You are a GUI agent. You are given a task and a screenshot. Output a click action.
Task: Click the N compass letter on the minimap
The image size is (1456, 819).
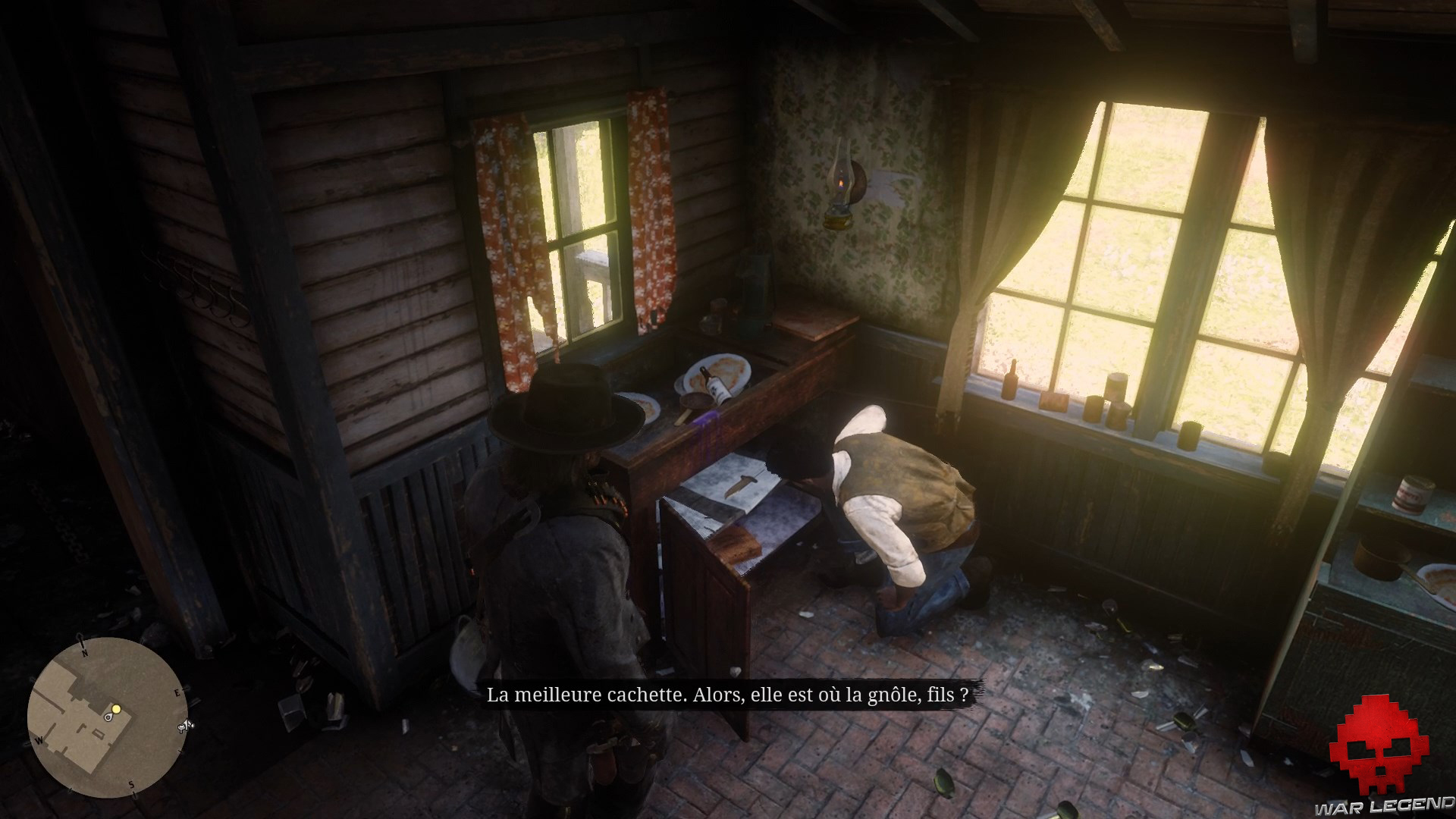pos(84,653)
